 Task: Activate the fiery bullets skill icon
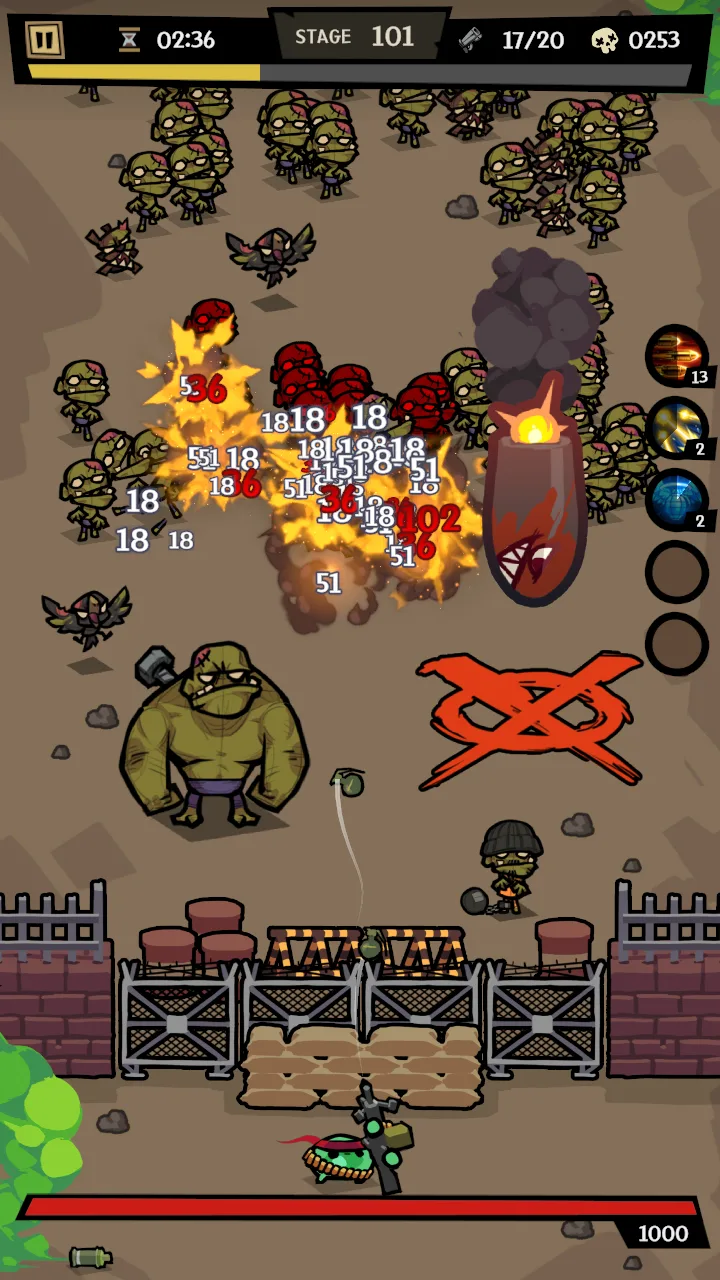(x=676, y=356)
